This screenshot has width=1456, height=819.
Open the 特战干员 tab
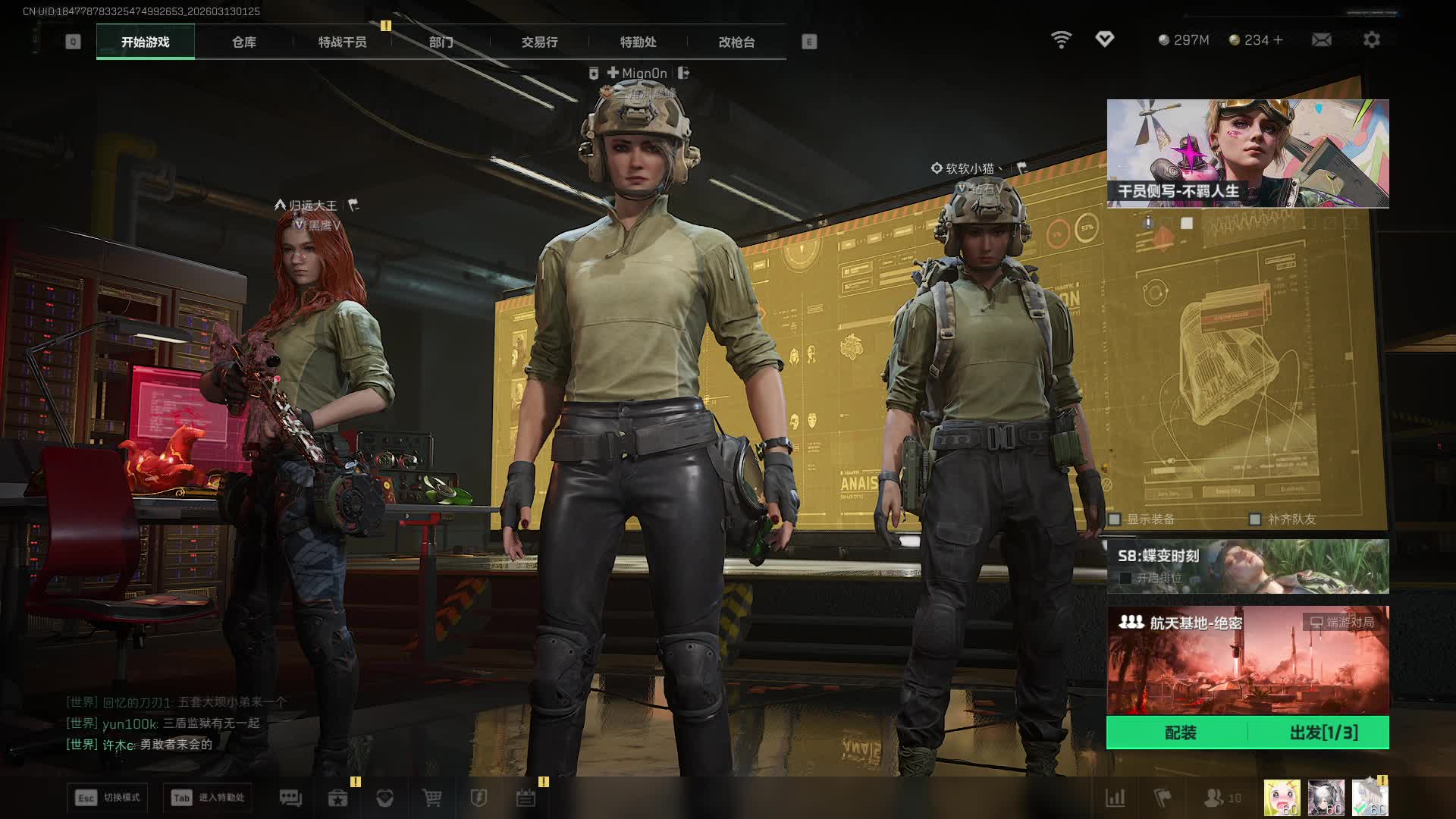click(x=342, y=42)
